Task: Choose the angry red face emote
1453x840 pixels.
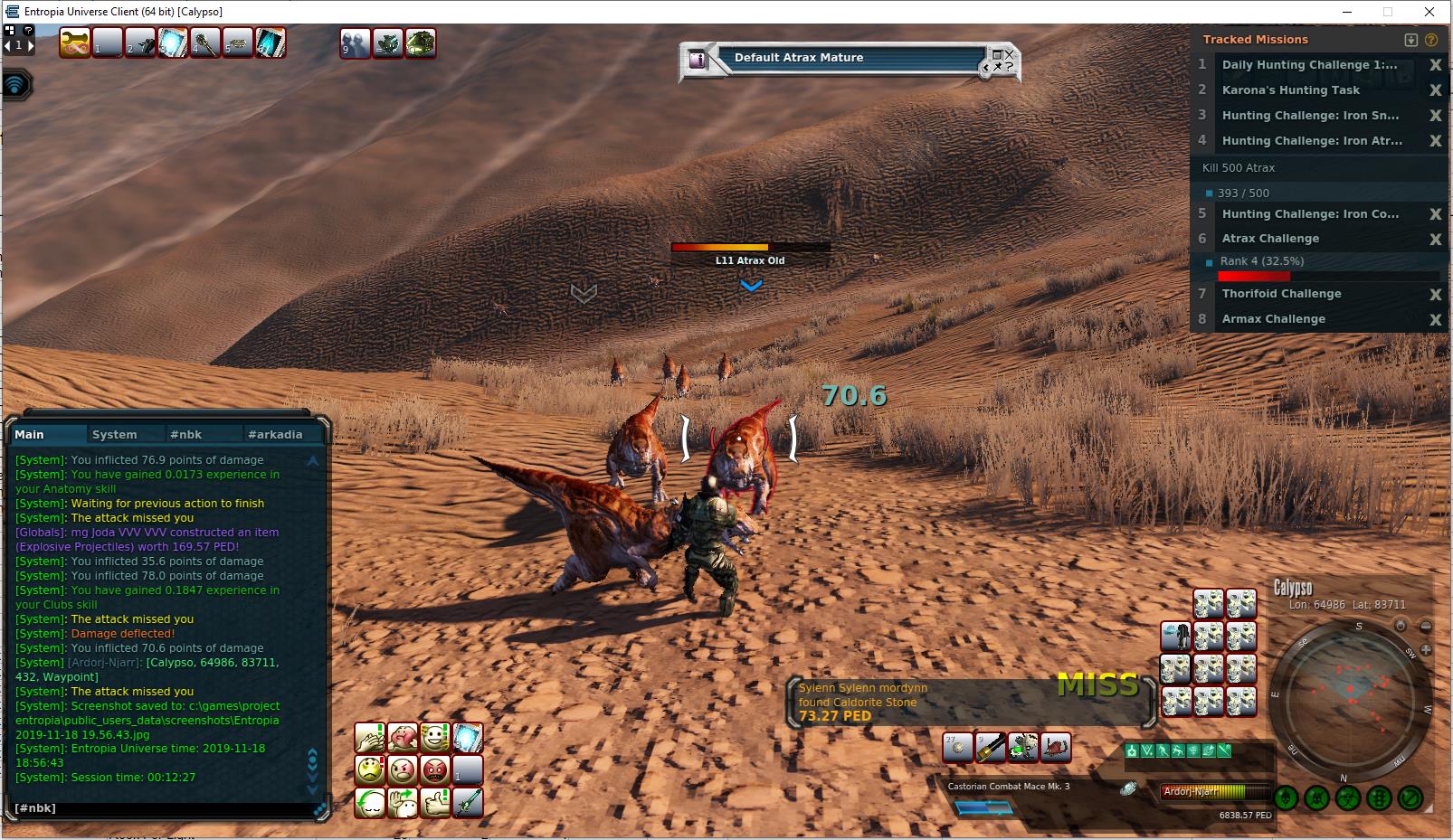Action: [435, 770]
